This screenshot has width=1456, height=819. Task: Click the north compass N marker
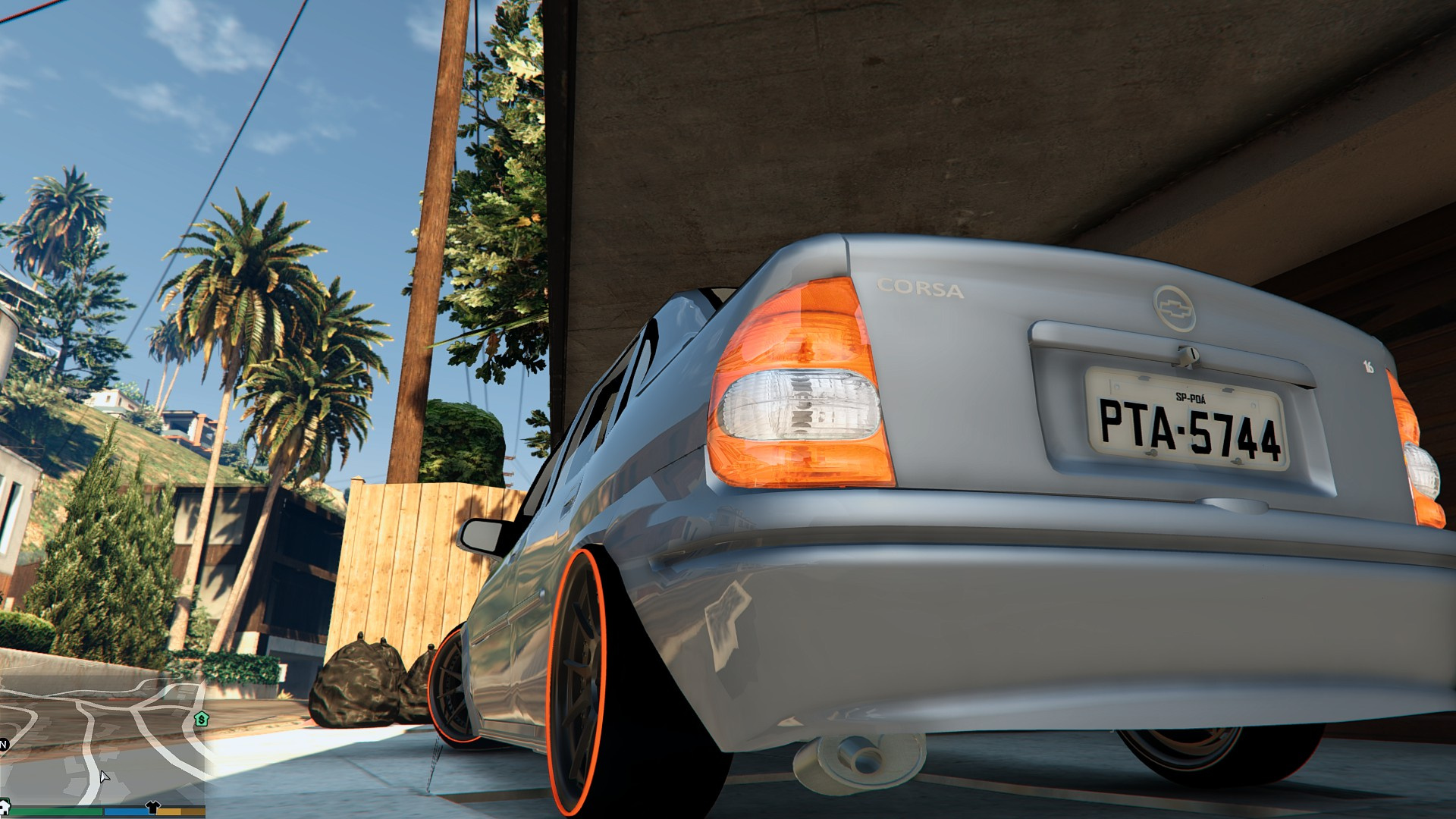coord(3,744)
